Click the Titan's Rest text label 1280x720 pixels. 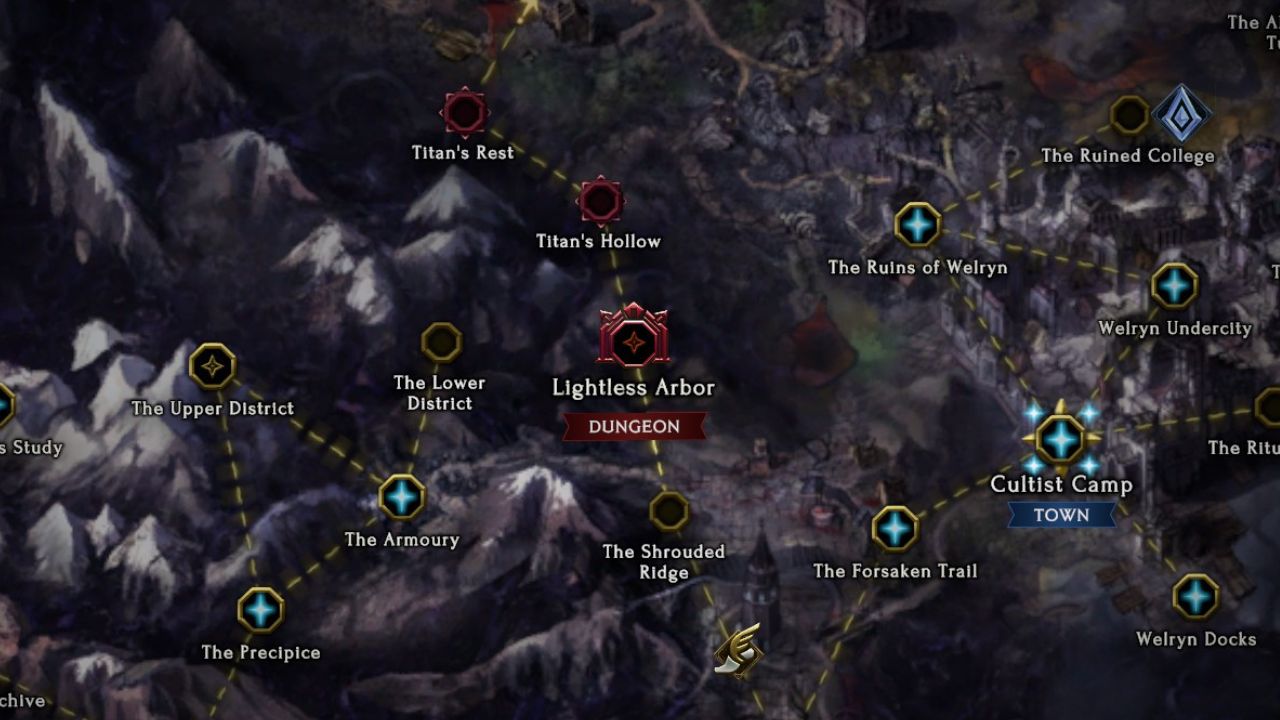pyautogui.click(x=462, y=152)
